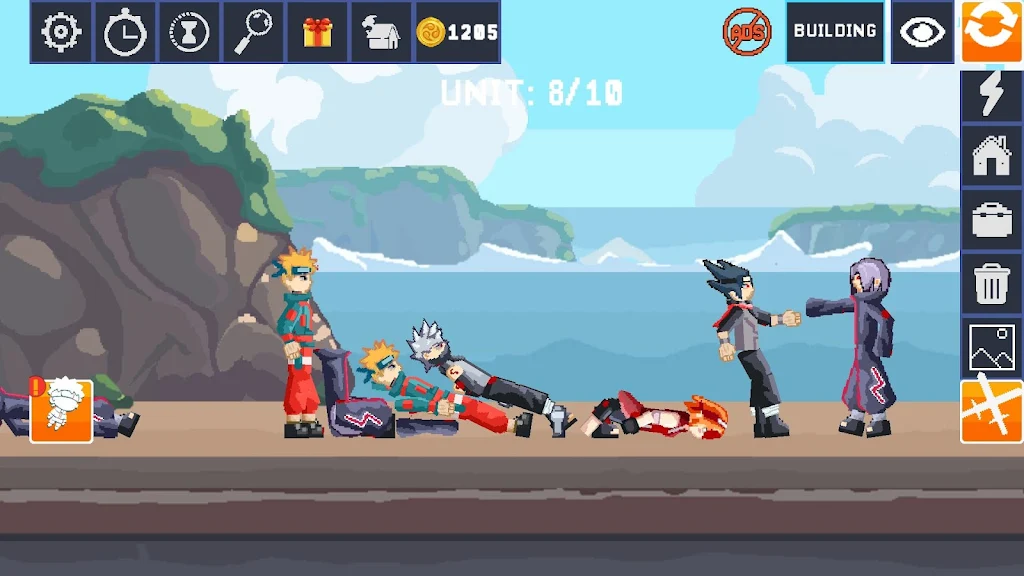Open the gift box reward
The image size is (1024, 576).
[317, 32]
